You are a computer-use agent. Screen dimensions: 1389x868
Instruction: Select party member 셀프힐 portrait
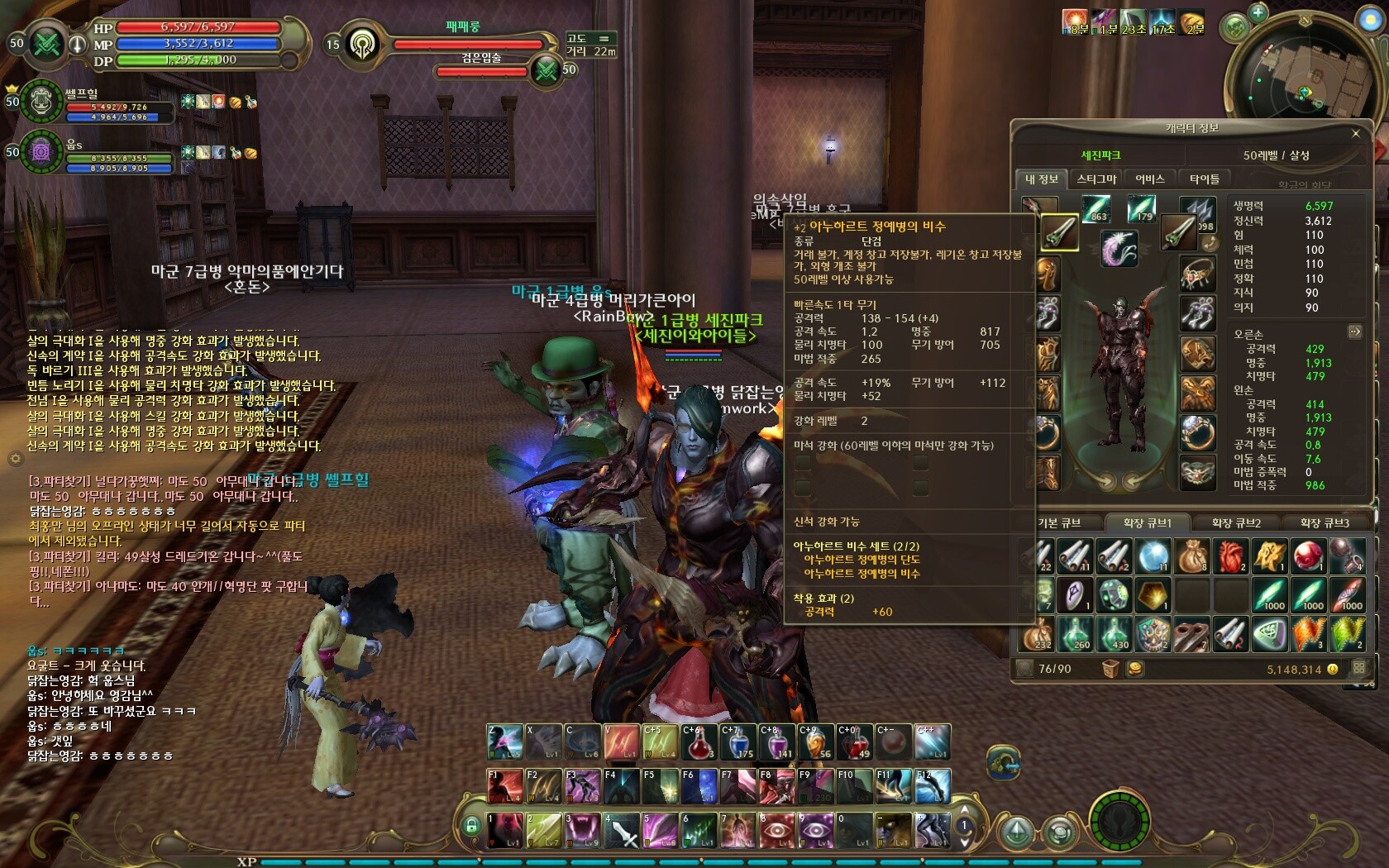41,101
